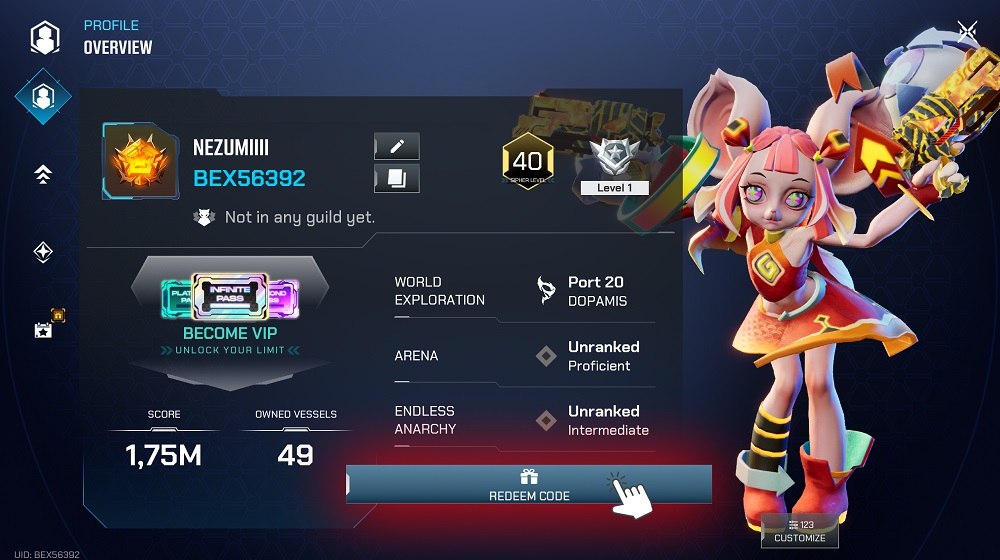Switch to the double-chevron rank tab

(43, 175)
